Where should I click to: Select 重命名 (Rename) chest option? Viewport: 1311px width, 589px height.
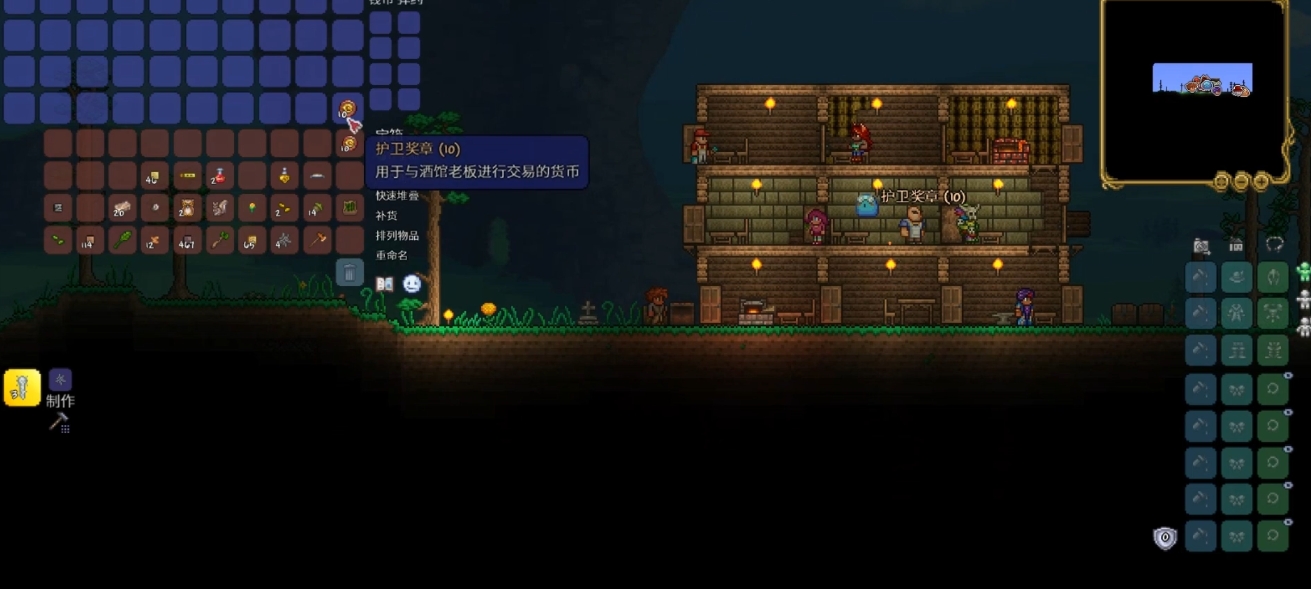coord(391,255)
